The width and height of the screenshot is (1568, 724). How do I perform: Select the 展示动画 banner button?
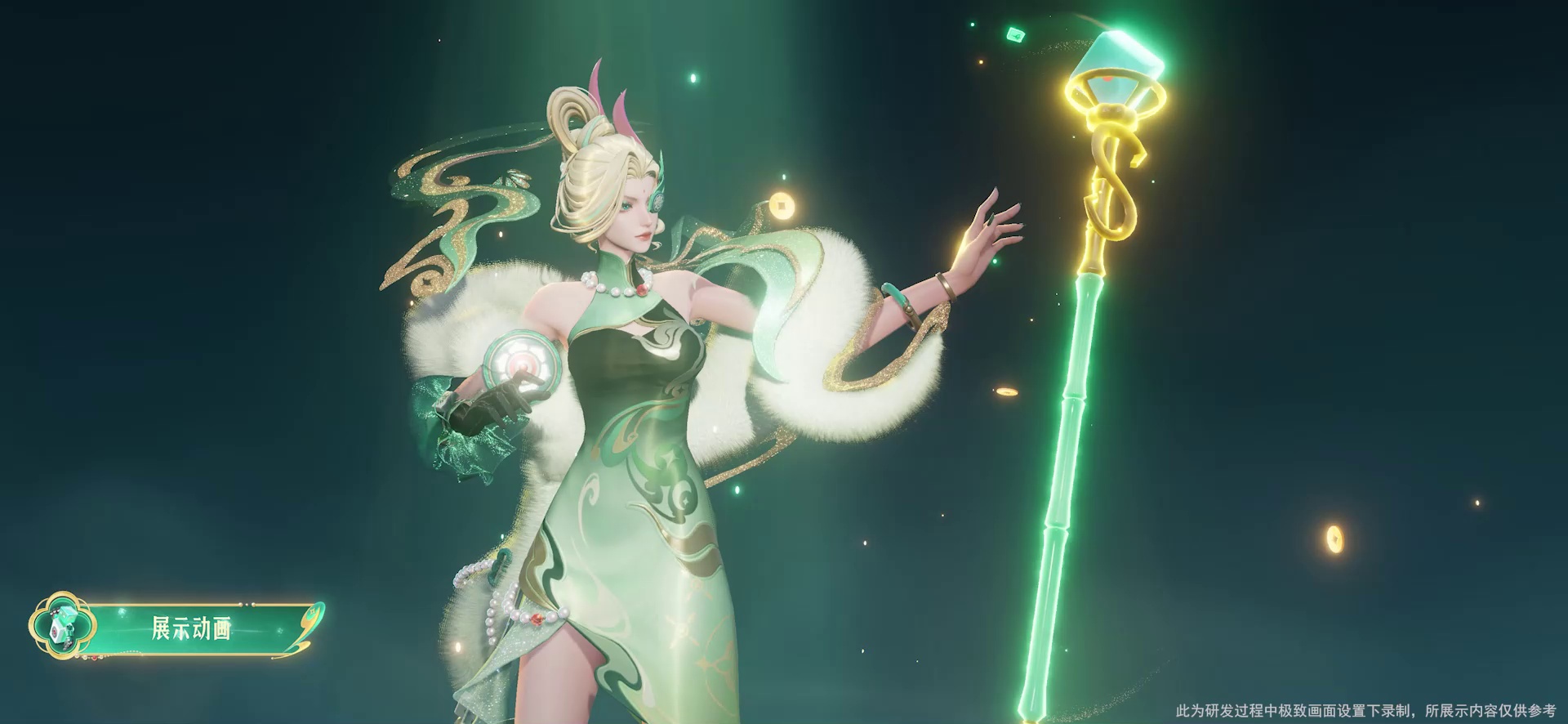tap(190, 628)
